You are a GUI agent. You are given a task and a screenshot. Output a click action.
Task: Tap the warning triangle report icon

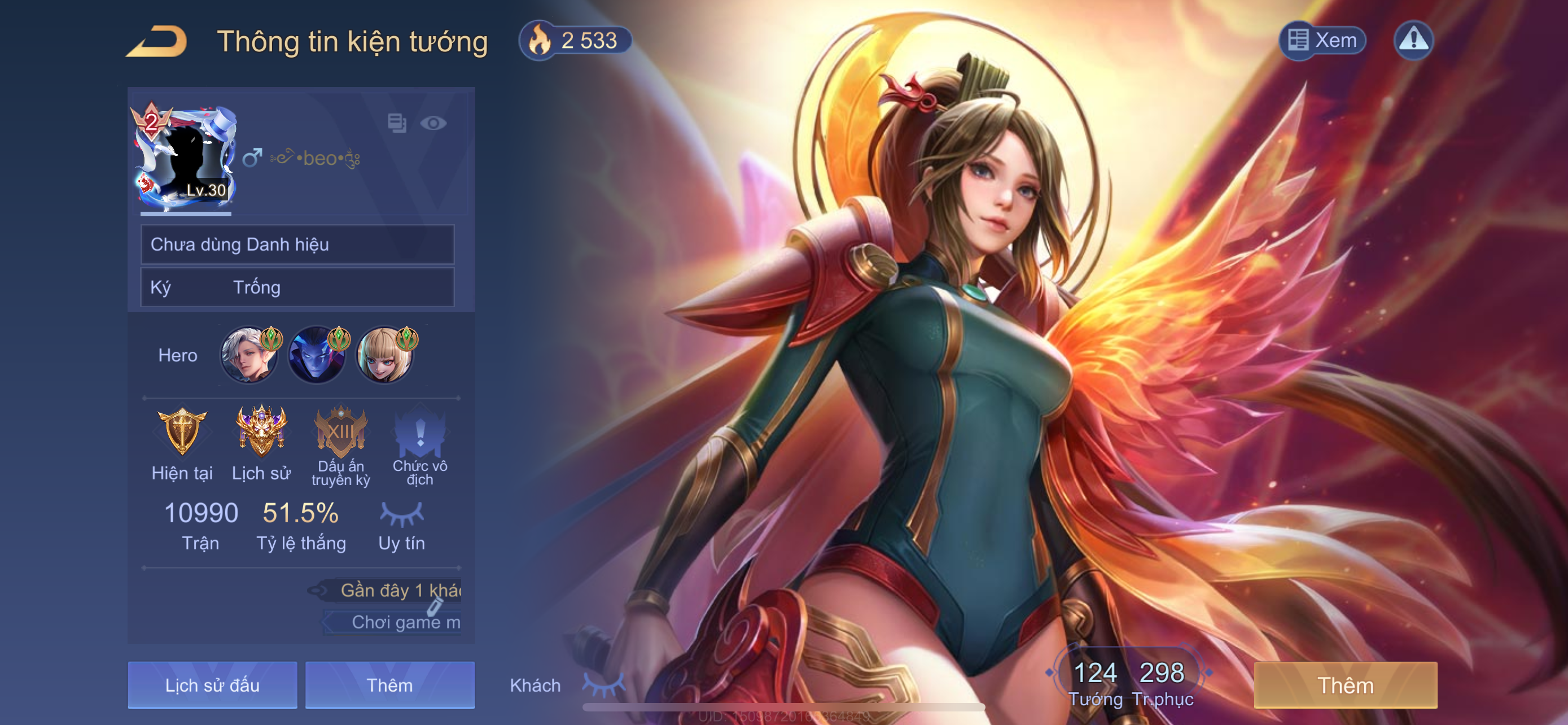1413,41
